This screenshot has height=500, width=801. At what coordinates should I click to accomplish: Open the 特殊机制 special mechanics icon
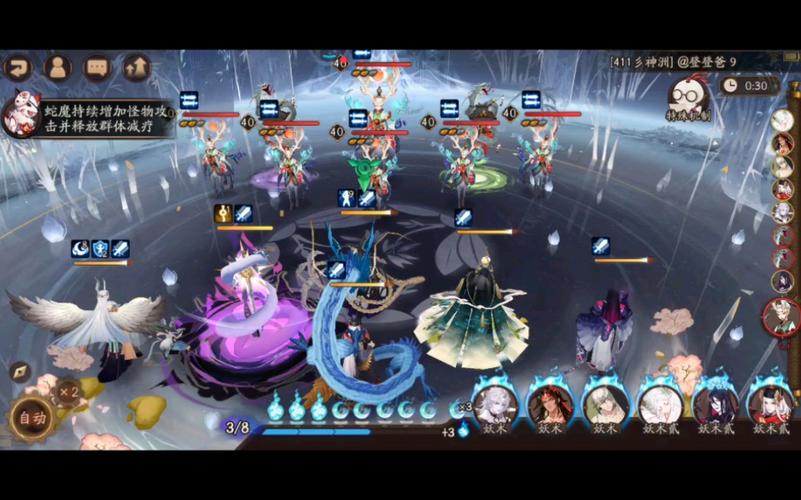point(689,99)
